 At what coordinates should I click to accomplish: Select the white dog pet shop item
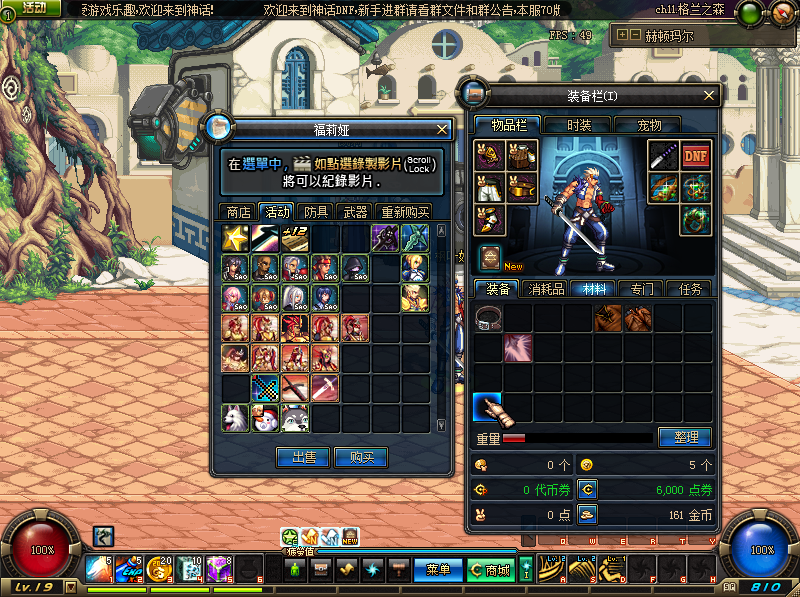coord(235,417)
